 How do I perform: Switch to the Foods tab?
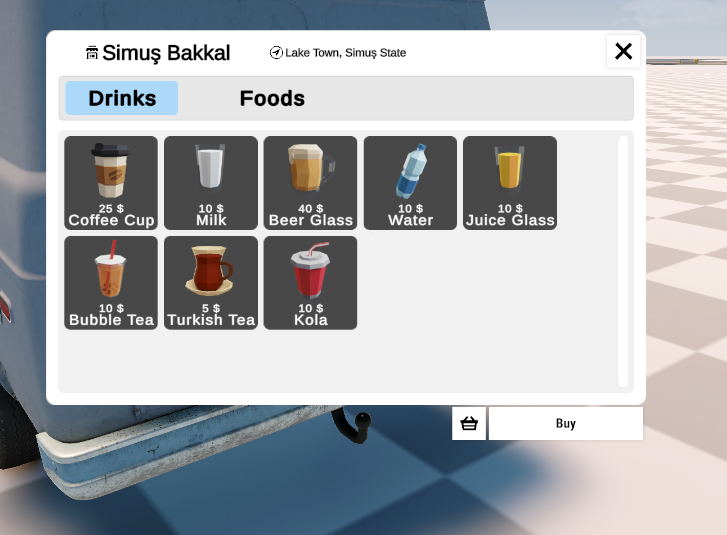click(x=272, y=98)
